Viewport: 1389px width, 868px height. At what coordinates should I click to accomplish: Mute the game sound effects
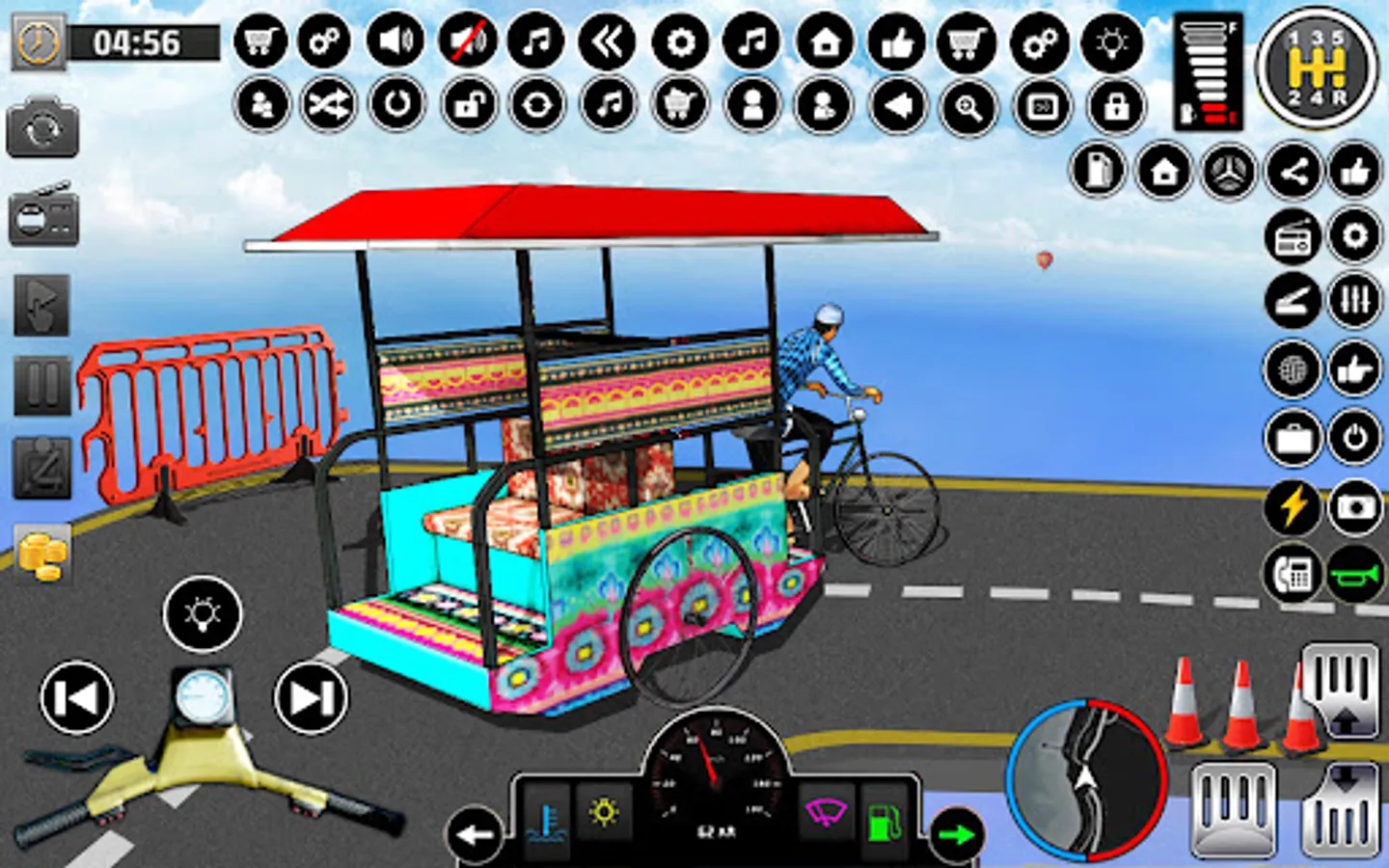coord(395,42)
